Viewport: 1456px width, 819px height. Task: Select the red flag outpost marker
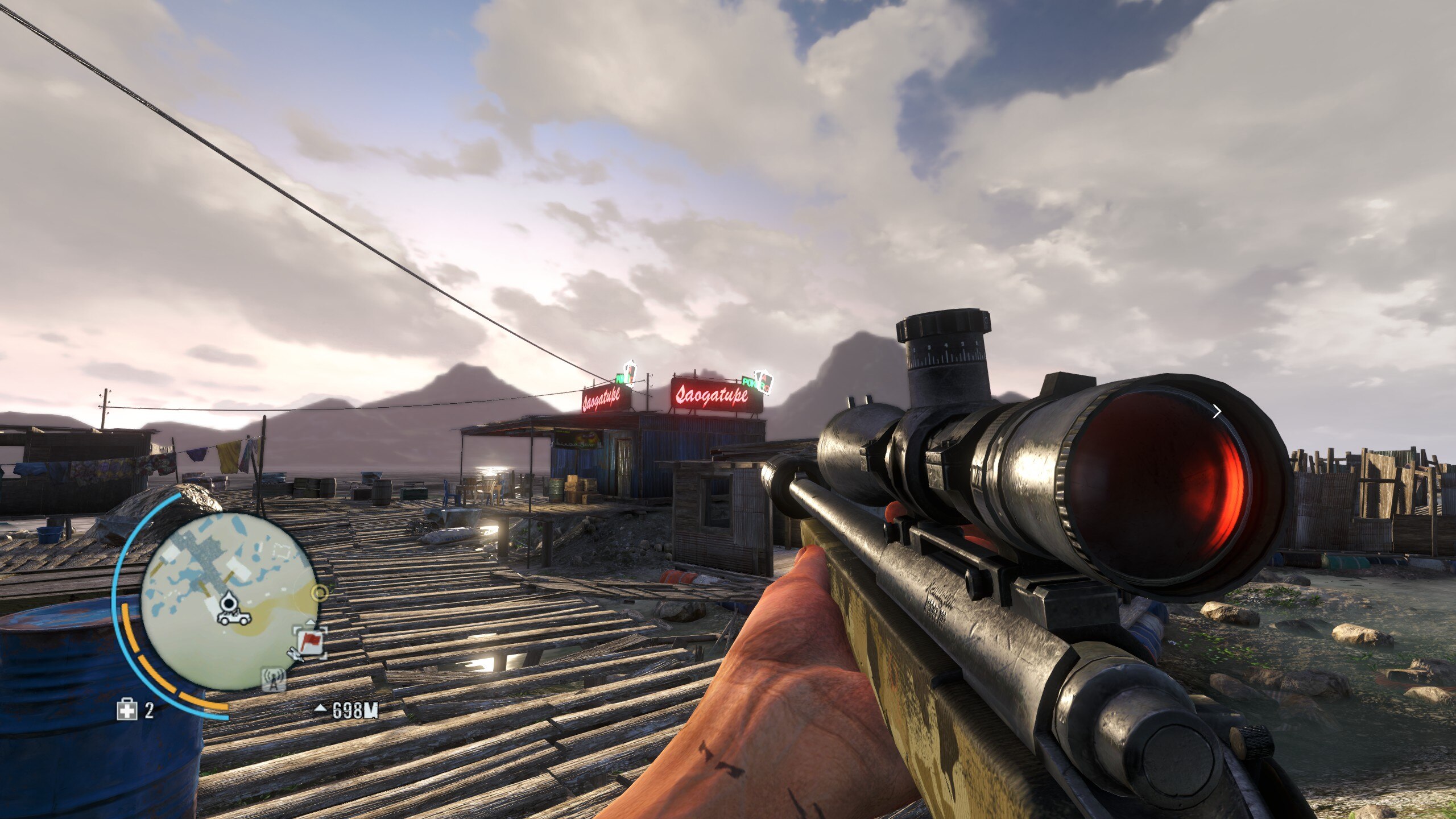click(311, 643)
